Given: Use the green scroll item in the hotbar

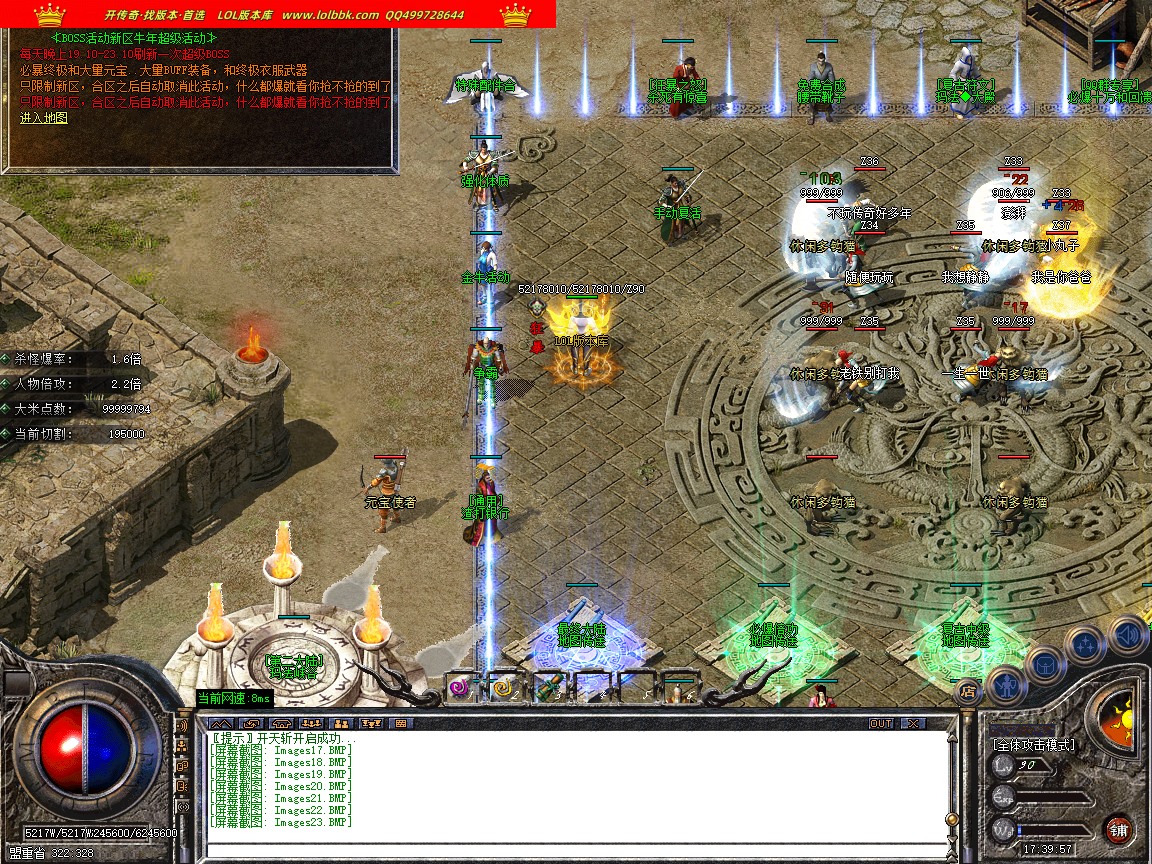Looking at the screenshot, I should 547,687.
